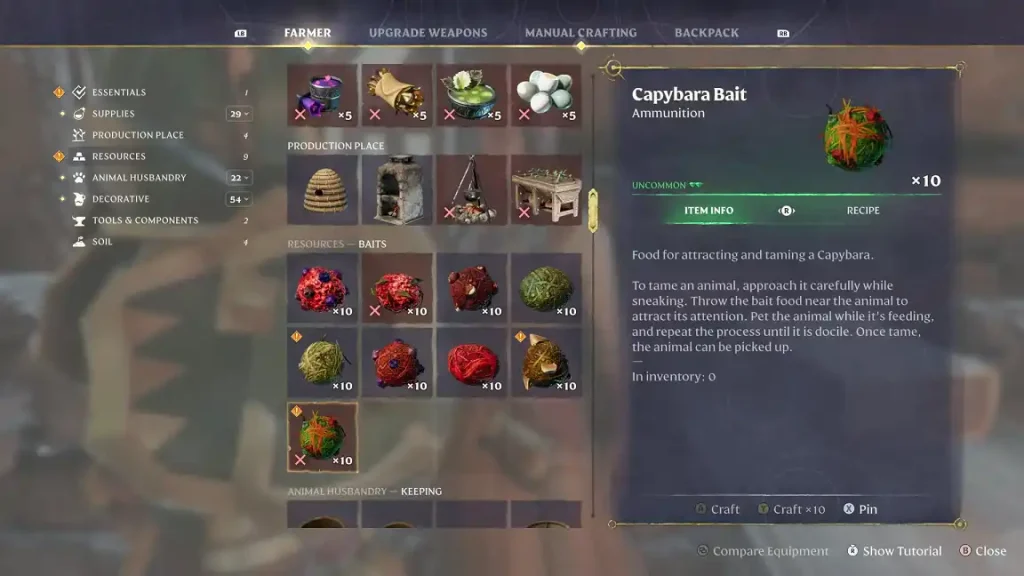Select the green cauldron soup item
Image resolution: width=1024 pixels, height=576 pixels.
tap(471, 95)
